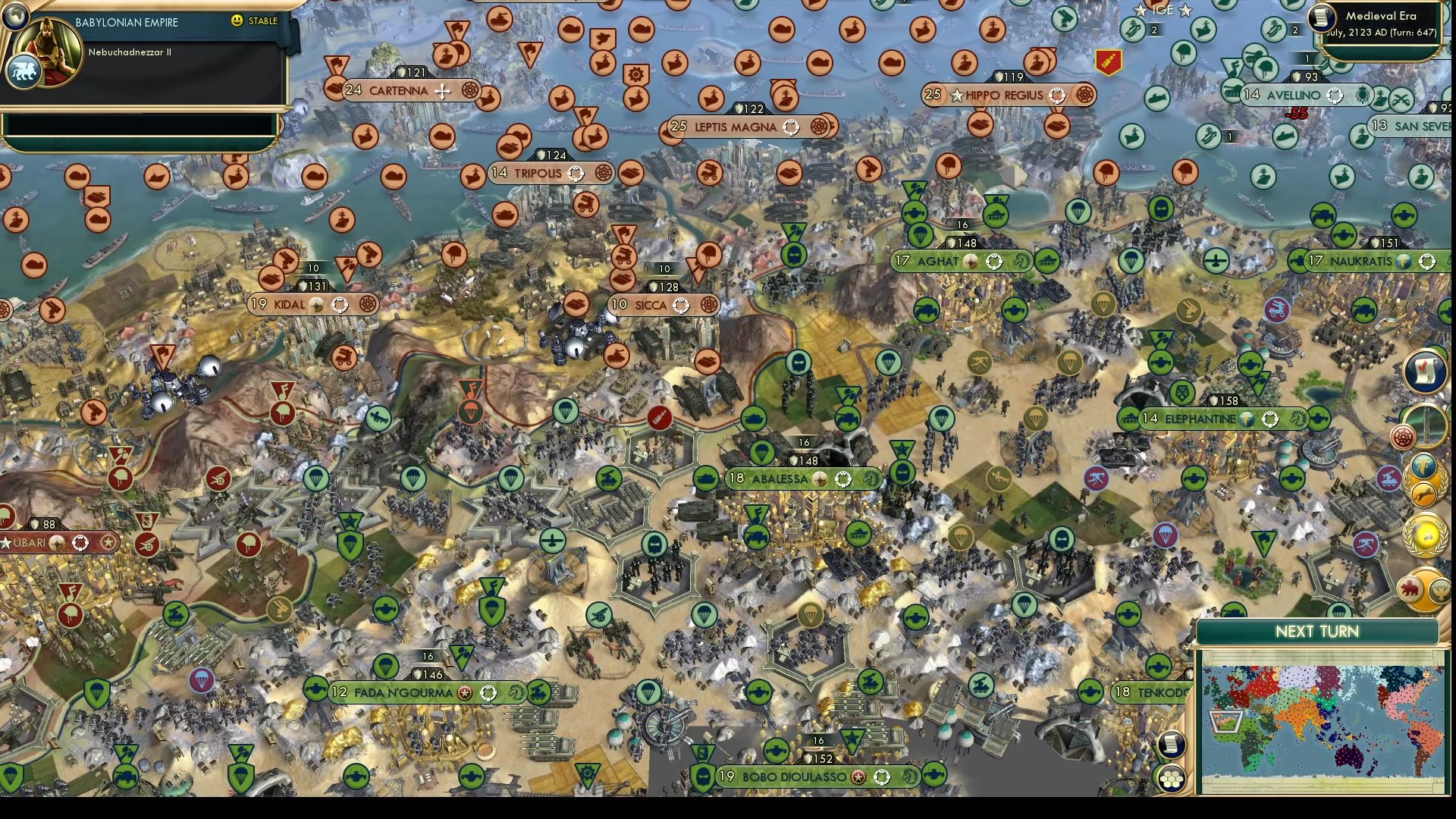Toggle strategic view with the hex grid icon
The image size is (1456, 819).
[x=1172, y=780]
